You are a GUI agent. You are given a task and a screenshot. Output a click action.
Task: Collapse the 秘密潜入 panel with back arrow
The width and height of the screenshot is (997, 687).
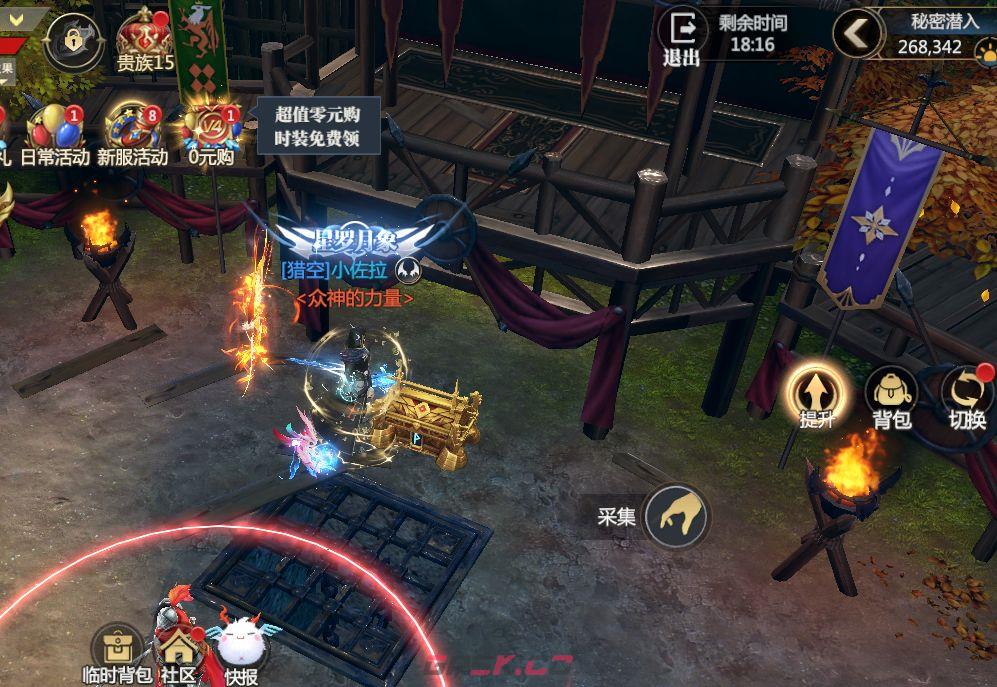pyautogui.click(x=857, y=35)
